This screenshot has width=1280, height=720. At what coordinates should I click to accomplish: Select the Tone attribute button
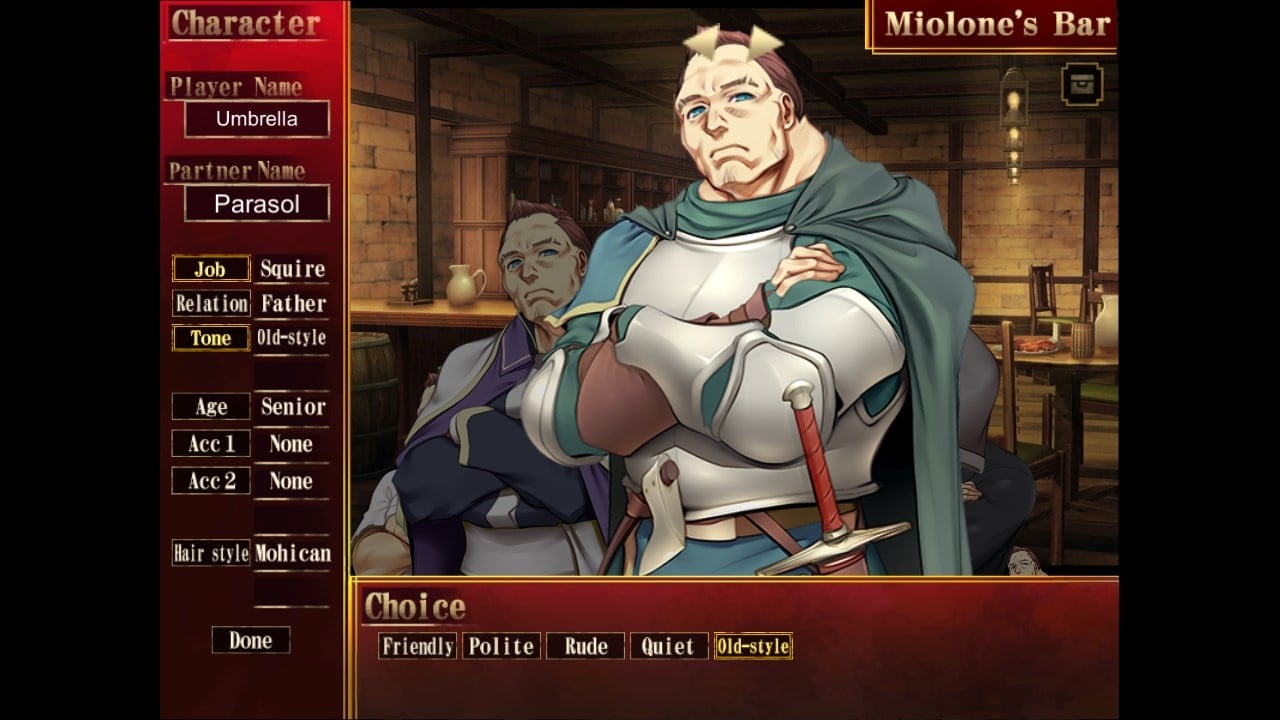[210, 338]
